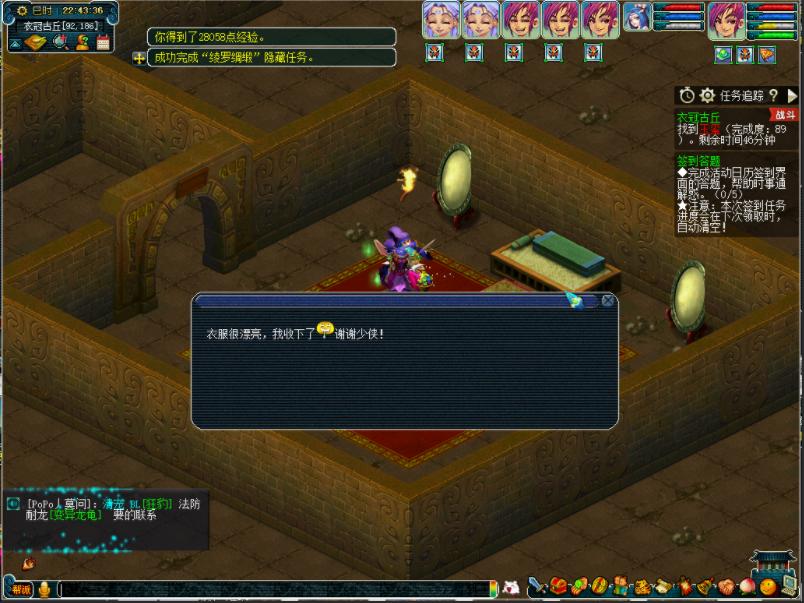Click the green gem buff icon under player portrait

pos(723,54)
